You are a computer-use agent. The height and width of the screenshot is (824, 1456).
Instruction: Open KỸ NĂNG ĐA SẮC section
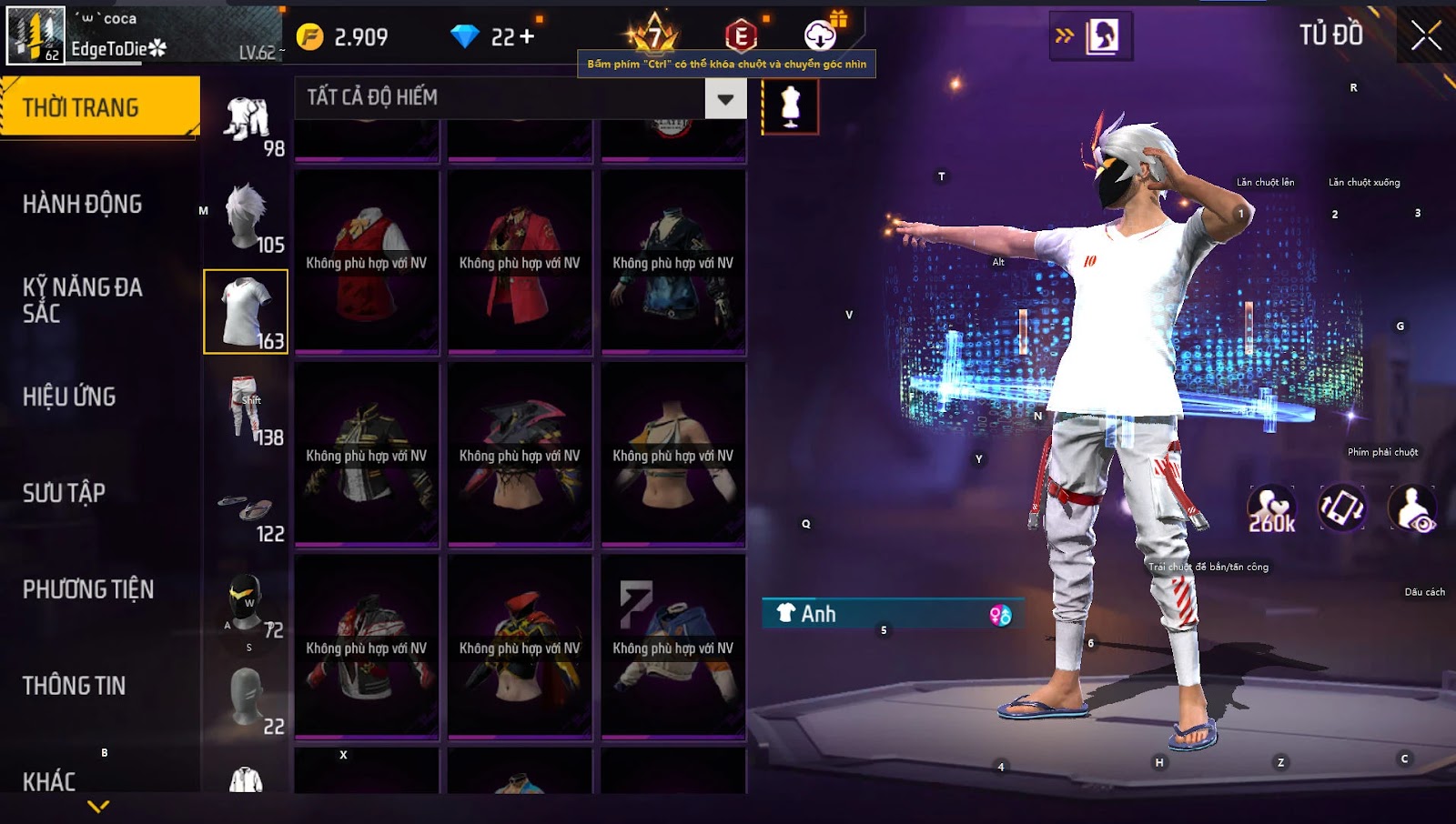[83, 300]
